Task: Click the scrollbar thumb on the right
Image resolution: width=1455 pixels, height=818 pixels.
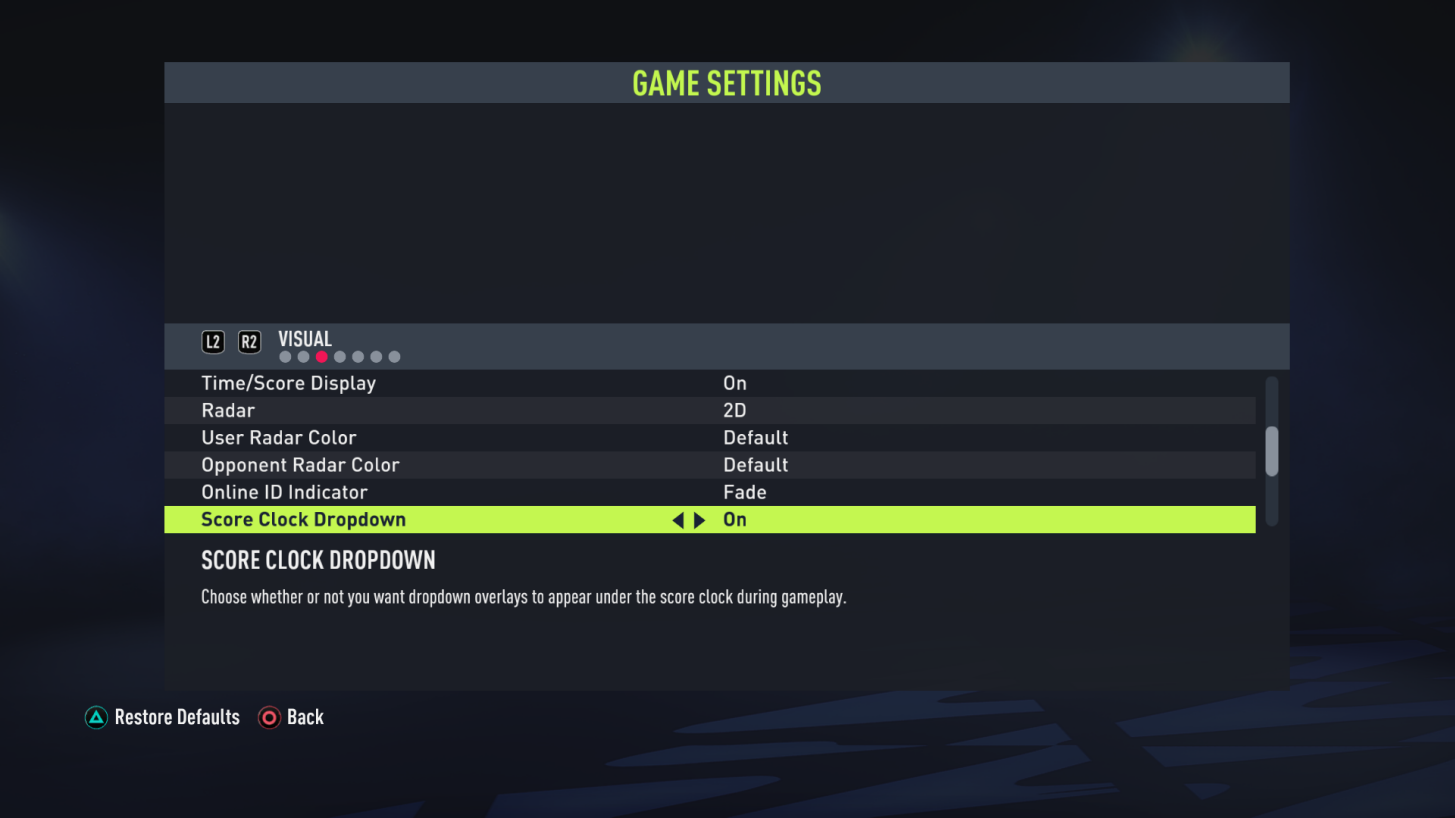Action: (x=1272, y=450)
